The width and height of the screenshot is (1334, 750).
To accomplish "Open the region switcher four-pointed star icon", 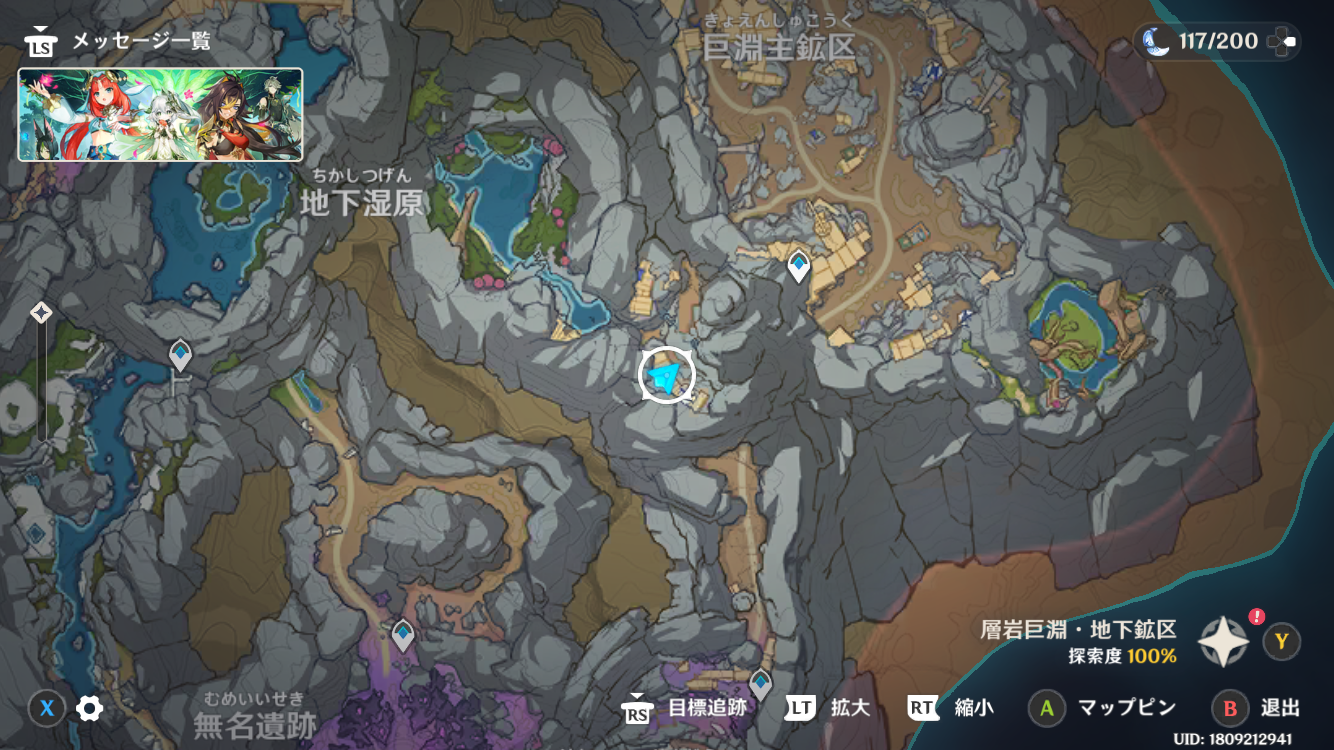I will click(x=1224, y=641).
